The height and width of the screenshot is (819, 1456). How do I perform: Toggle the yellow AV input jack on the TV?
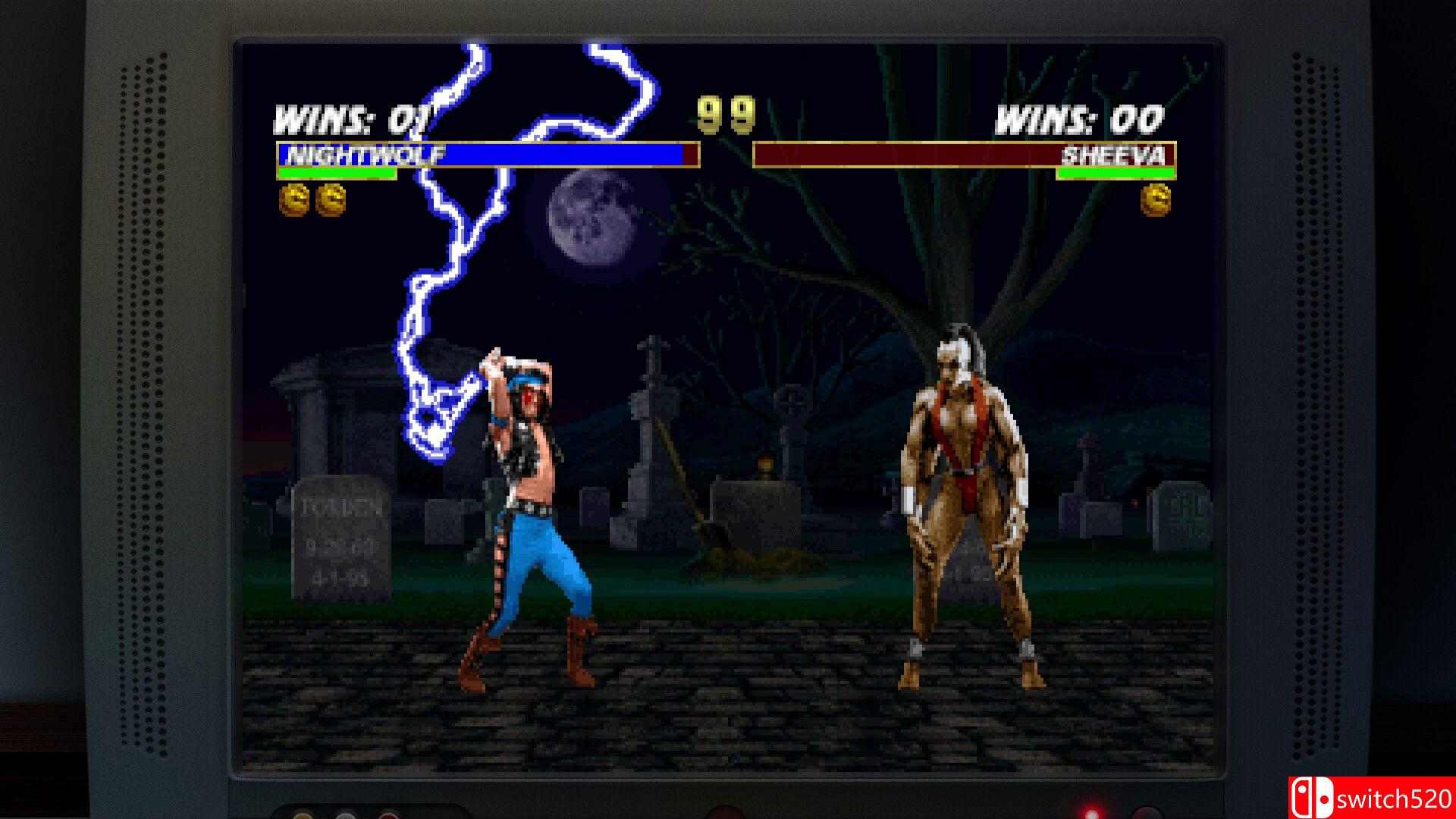[303, 817]
